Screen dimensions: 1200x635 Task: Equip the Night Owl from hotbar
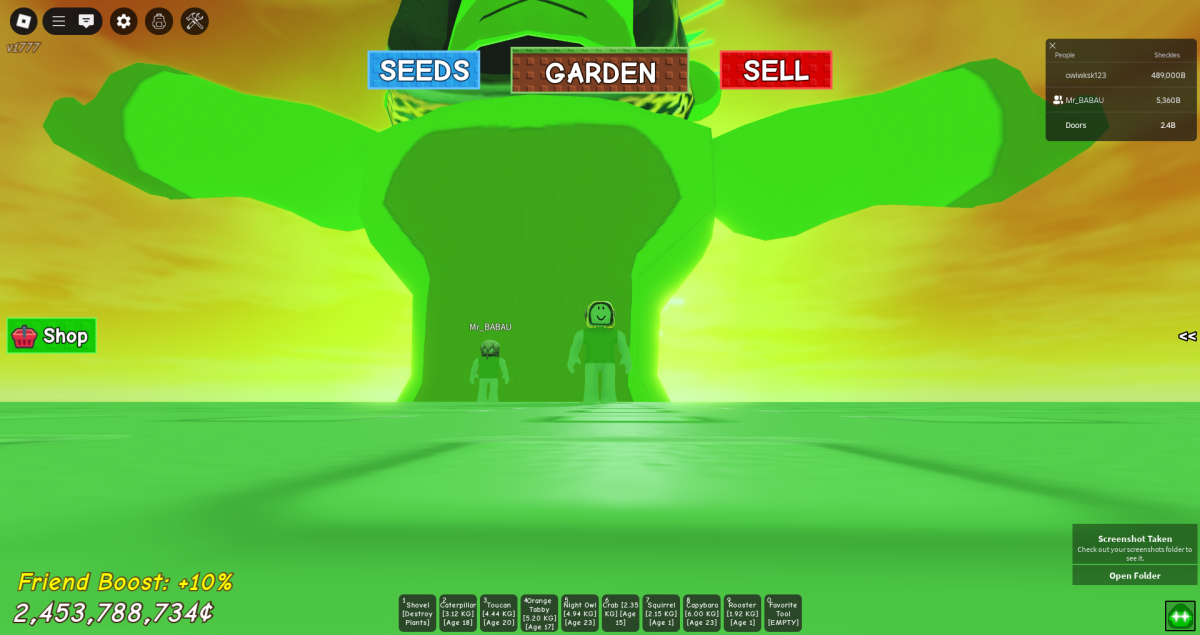click(580, 613)
